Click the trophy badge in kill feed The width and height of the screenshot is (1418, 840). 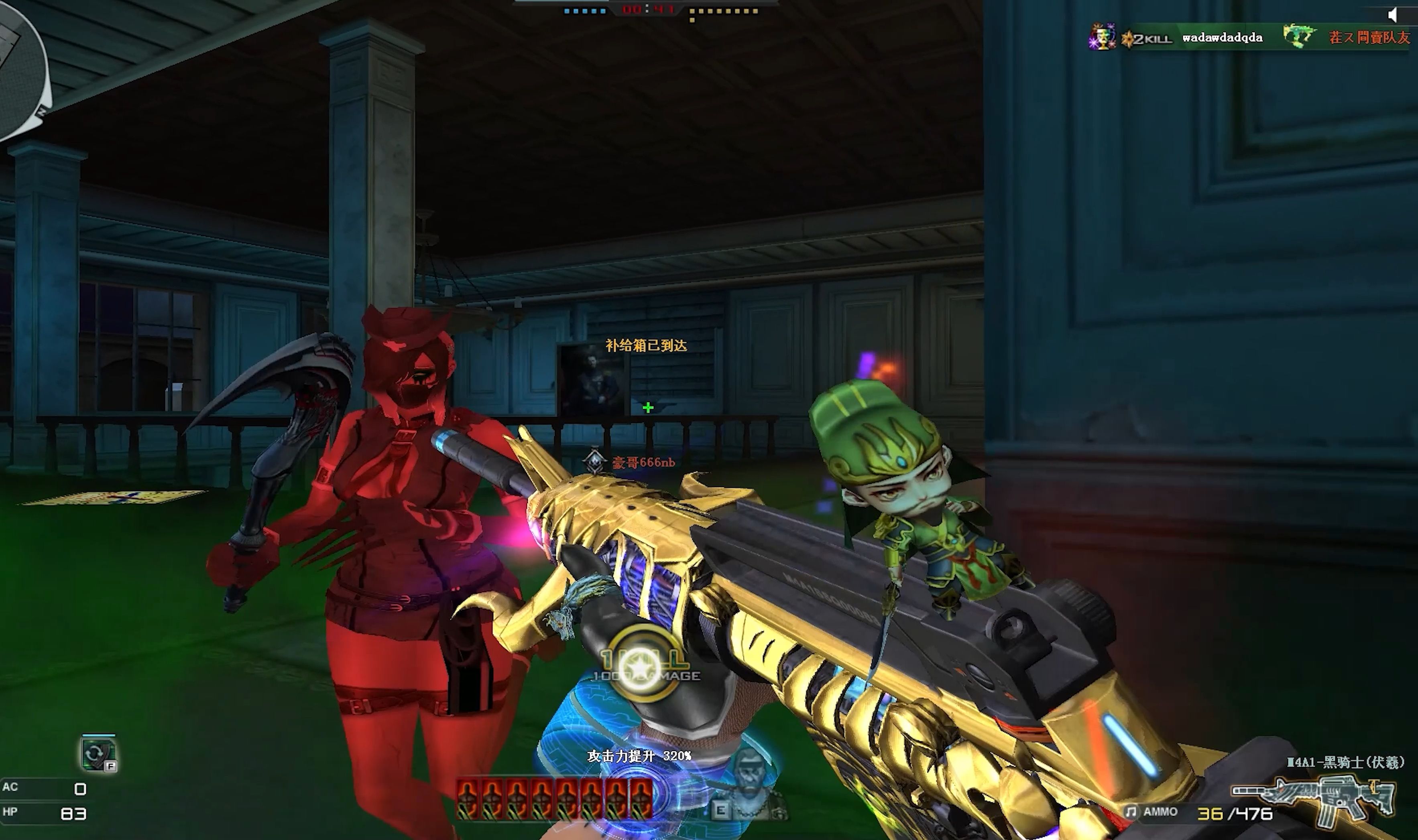1101,37
